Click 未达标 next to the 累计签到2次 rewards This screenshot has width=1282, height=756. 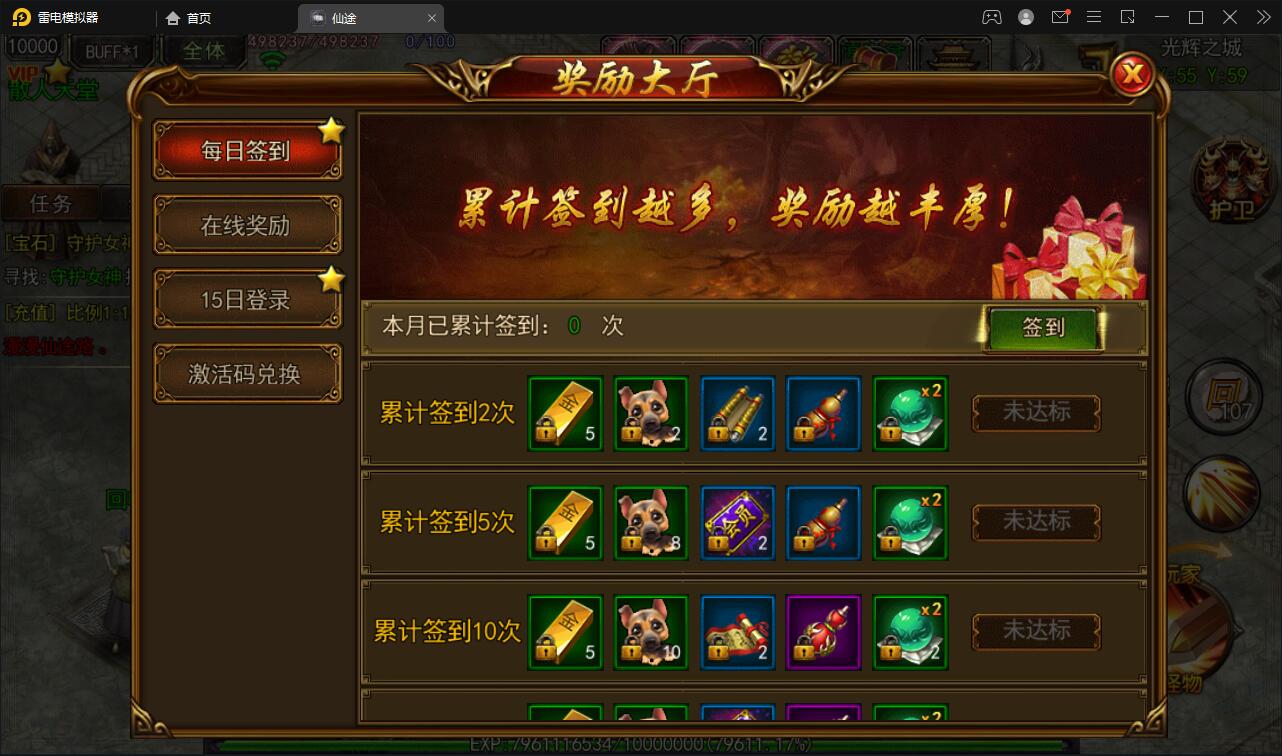coord(1036,412)
